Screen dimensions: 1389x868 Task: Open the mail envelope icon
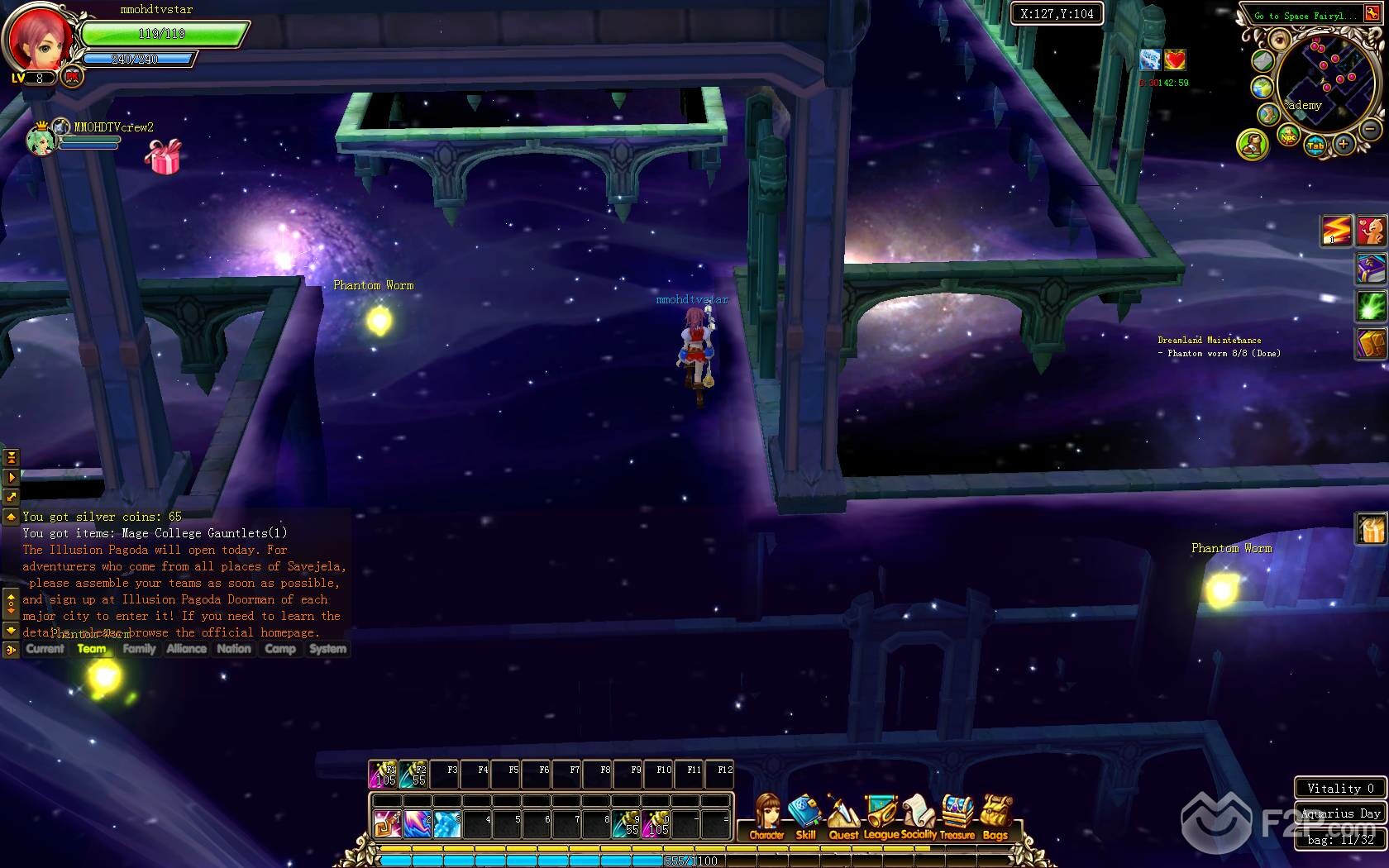(x=1262, y=60)
